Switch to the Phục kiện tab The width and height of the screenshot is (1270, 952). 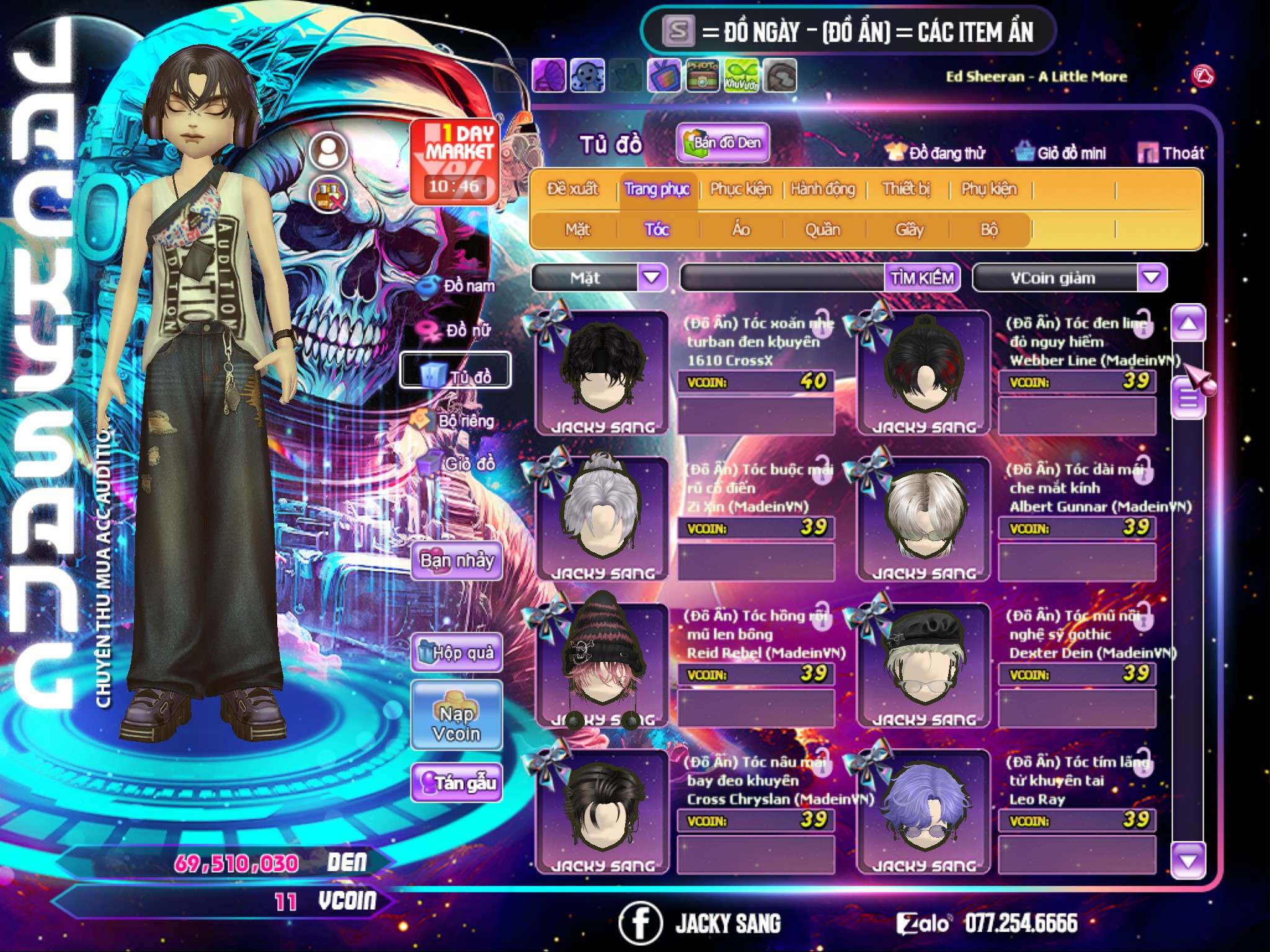point(740,189)
